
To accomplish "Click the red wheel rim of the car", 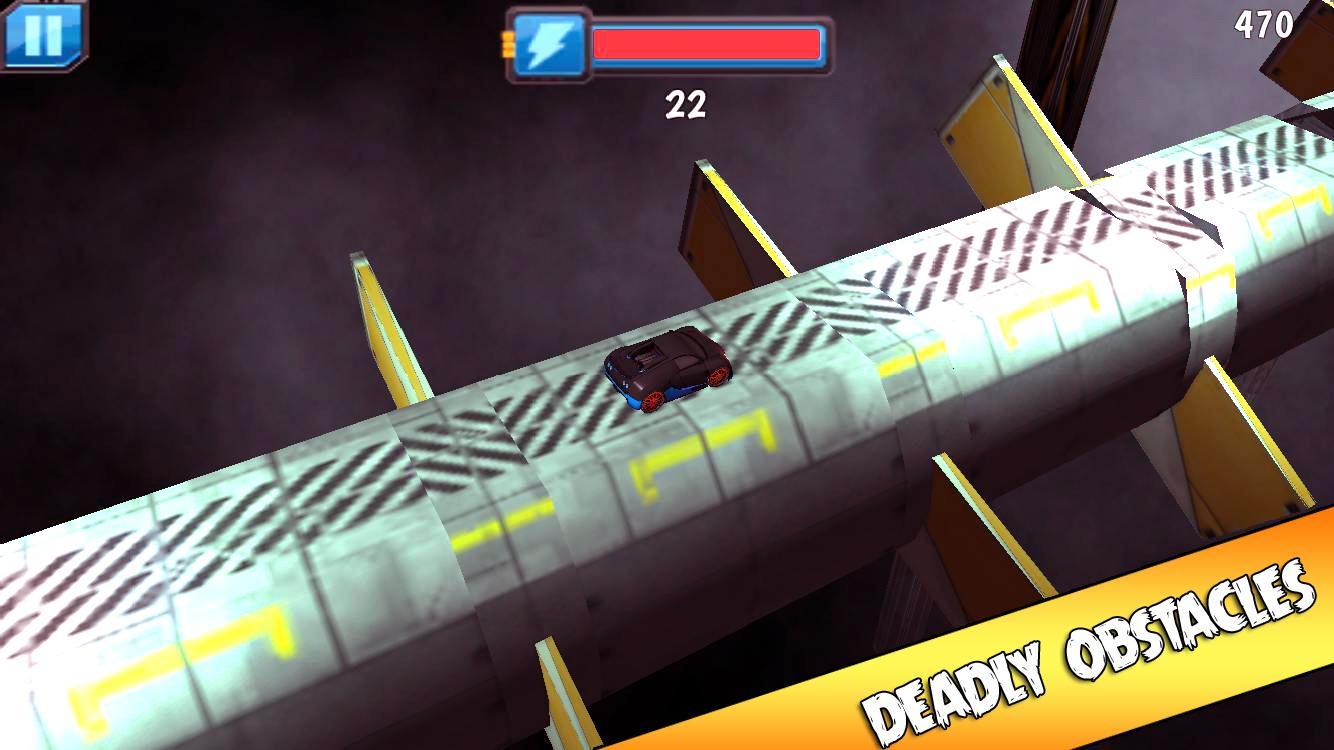I will pos(653,401).
